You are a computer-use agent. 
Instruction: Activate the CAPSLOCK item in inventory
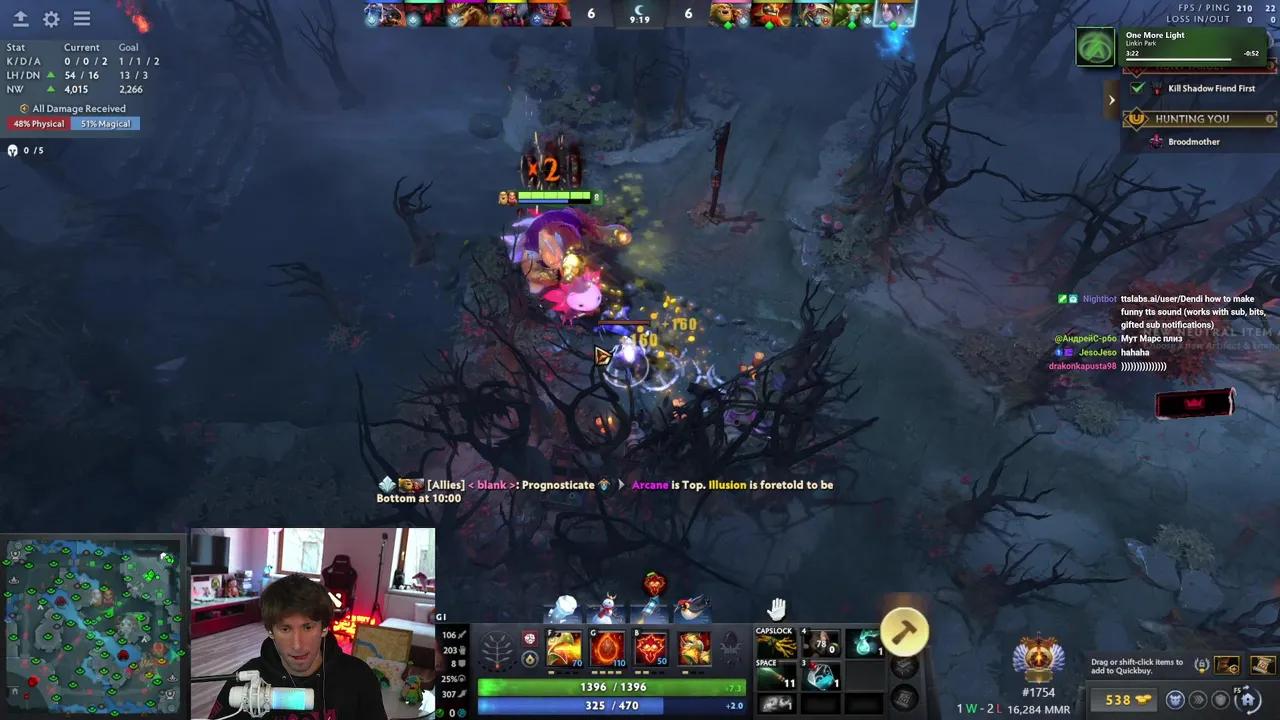coord(775,640)
